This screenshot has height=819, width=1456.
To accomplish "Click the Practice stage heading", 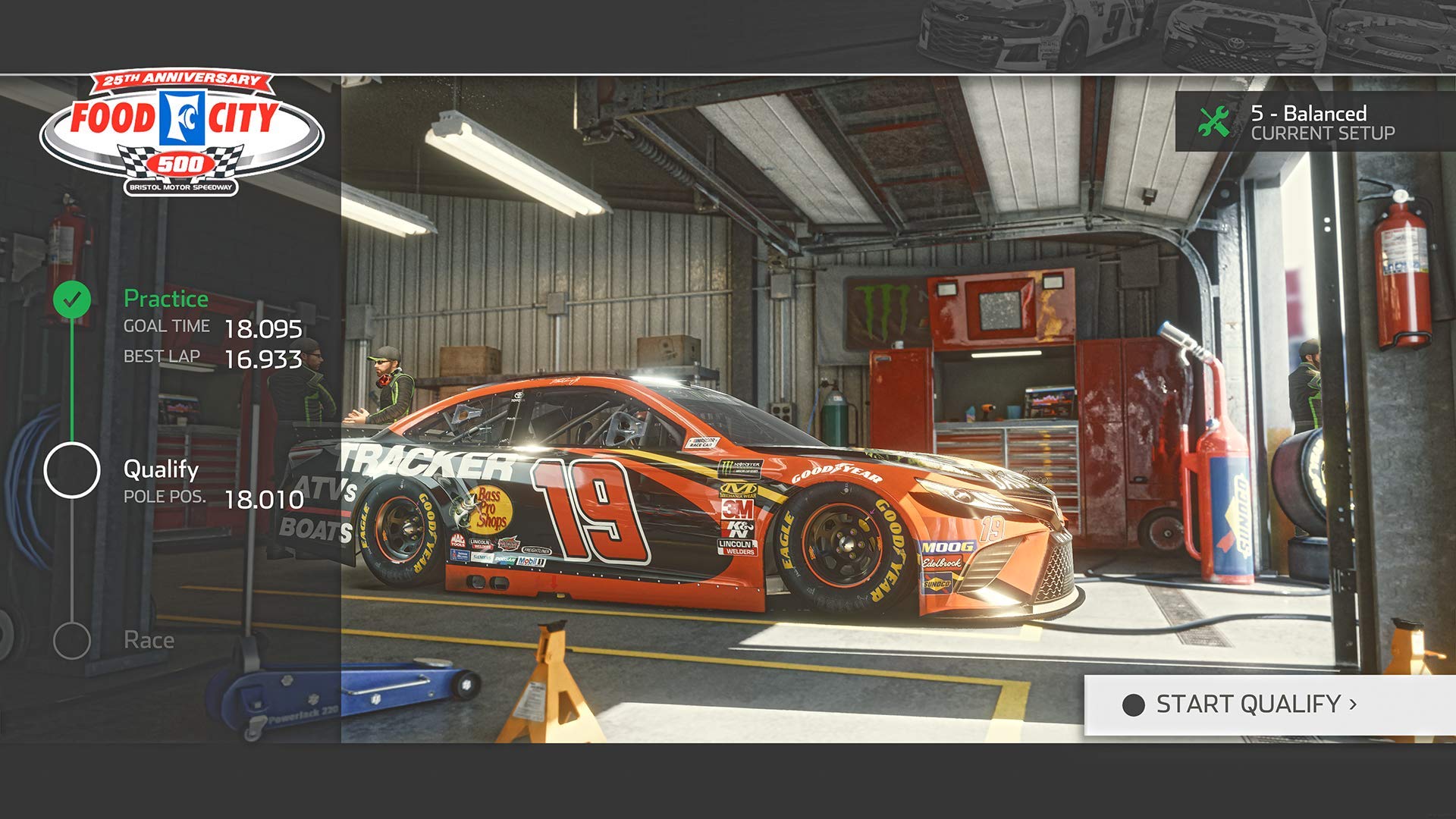I will pos(165,298).
